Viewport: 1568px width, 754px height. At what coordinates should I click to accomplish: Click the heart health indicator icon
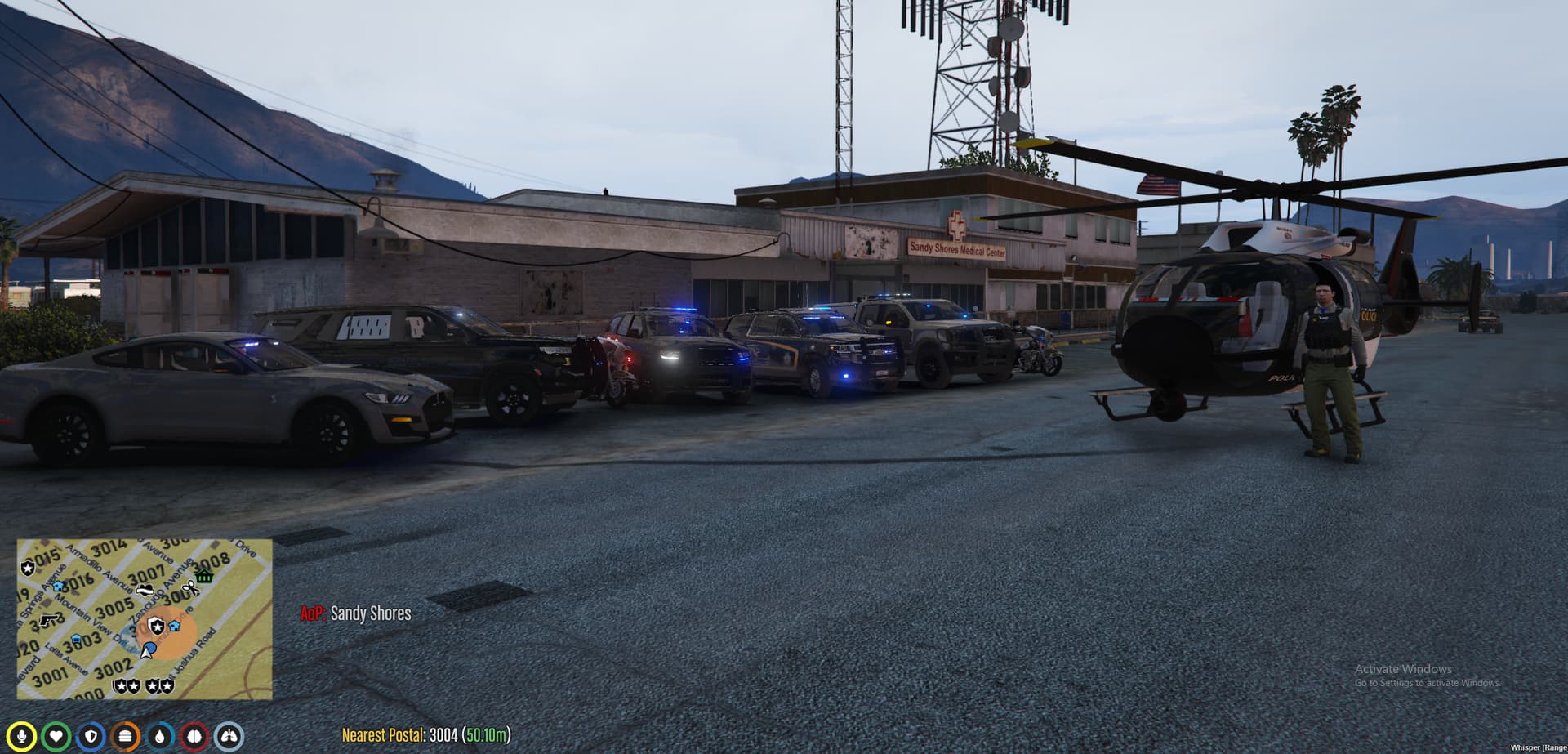[57, 737]
